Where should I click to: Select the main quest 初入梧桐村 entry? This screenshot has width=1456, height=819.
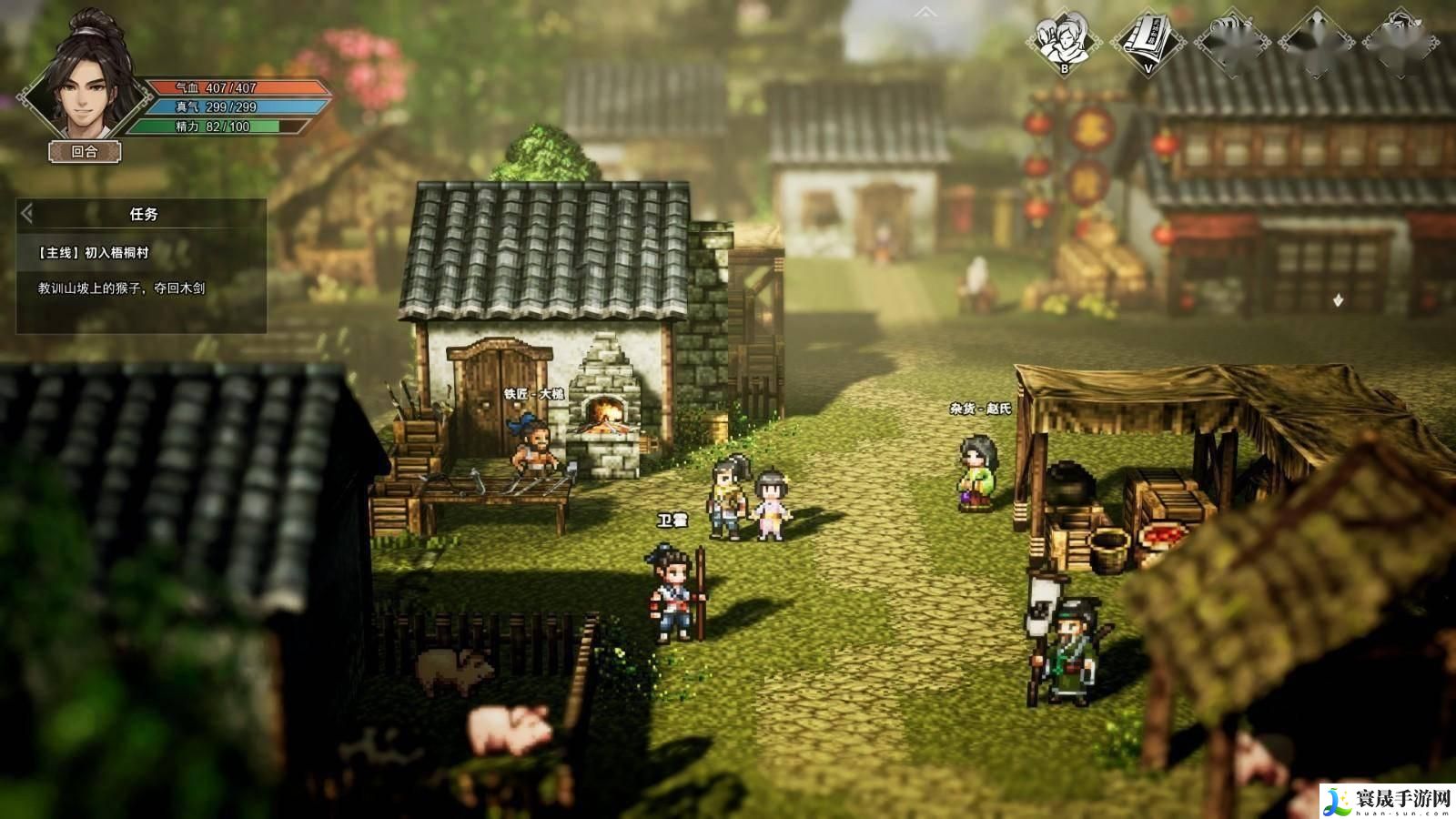[x=94, y=253]
